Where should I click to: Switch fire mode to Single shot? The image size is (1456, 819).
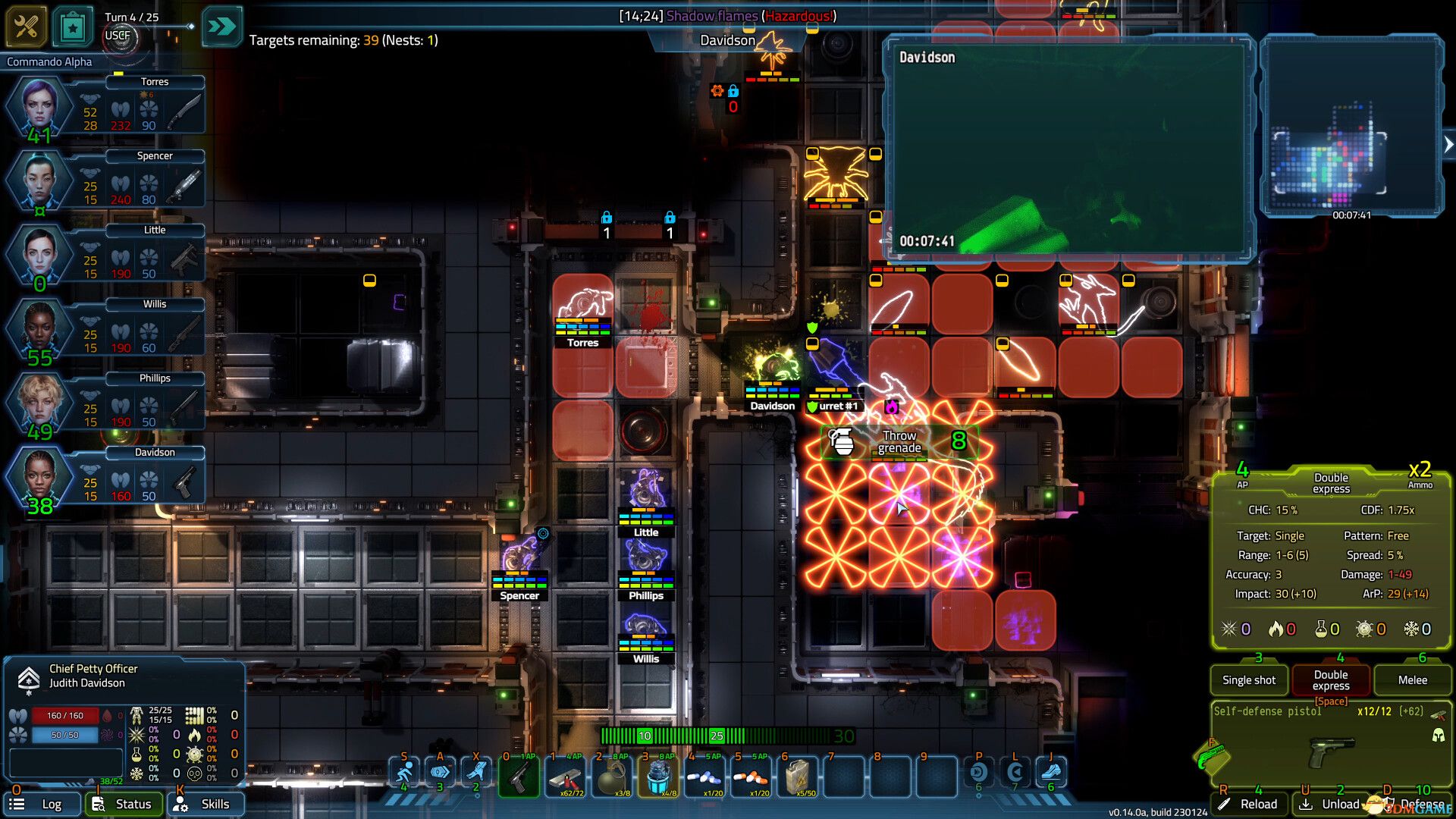click(1248, 679)
